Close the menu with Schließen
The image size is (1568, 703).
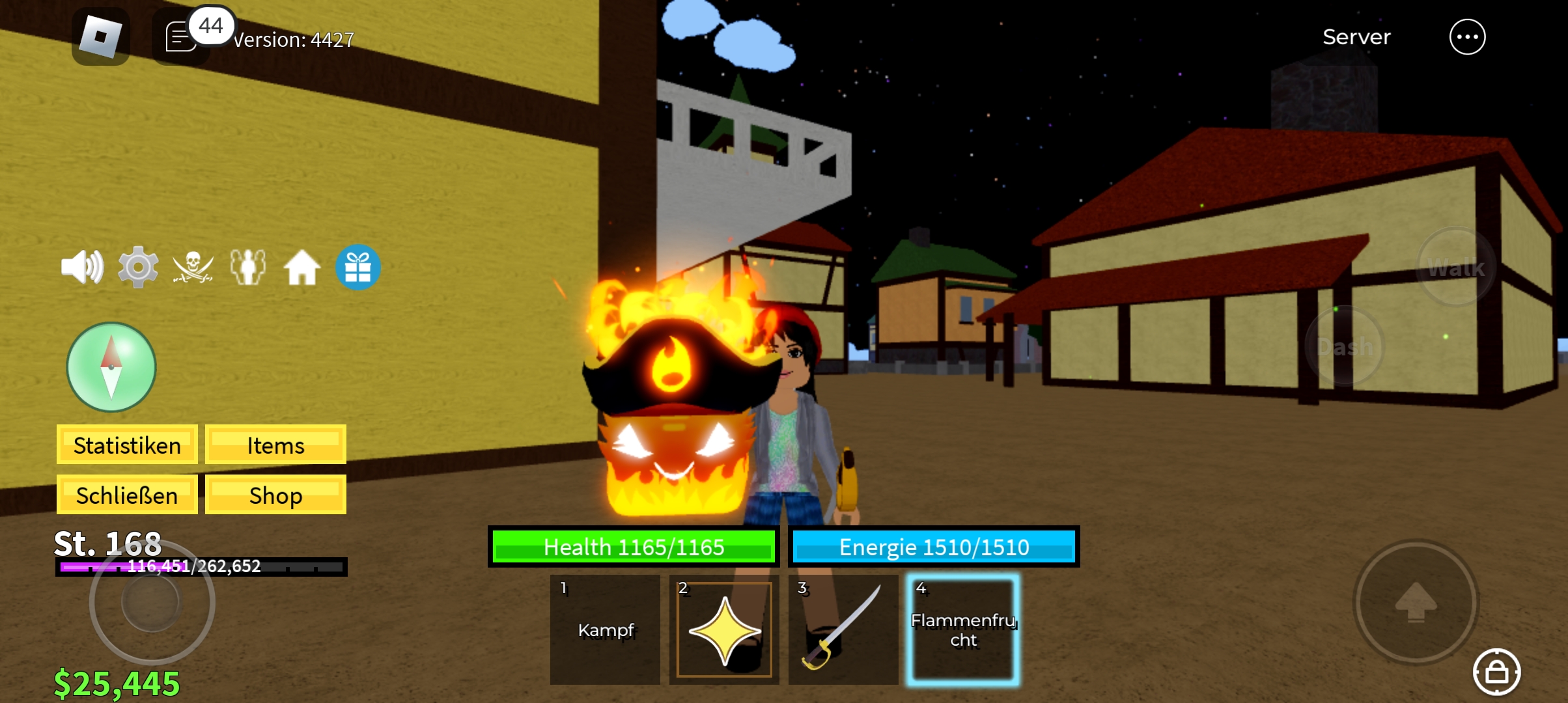click(x=127, y=495)
